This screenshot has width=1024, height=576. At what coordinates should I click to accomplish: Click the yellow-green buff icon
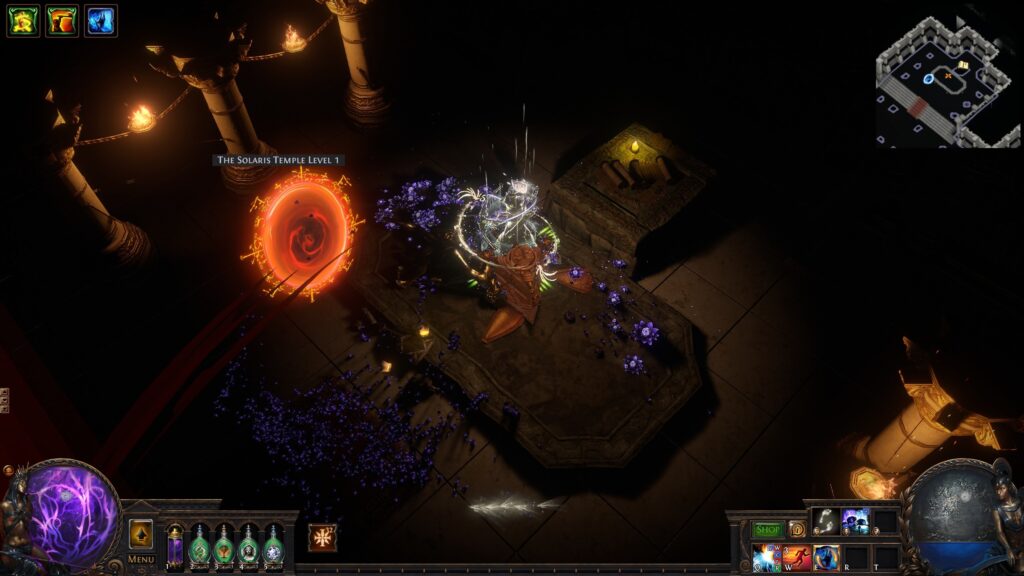coord(23,20)
